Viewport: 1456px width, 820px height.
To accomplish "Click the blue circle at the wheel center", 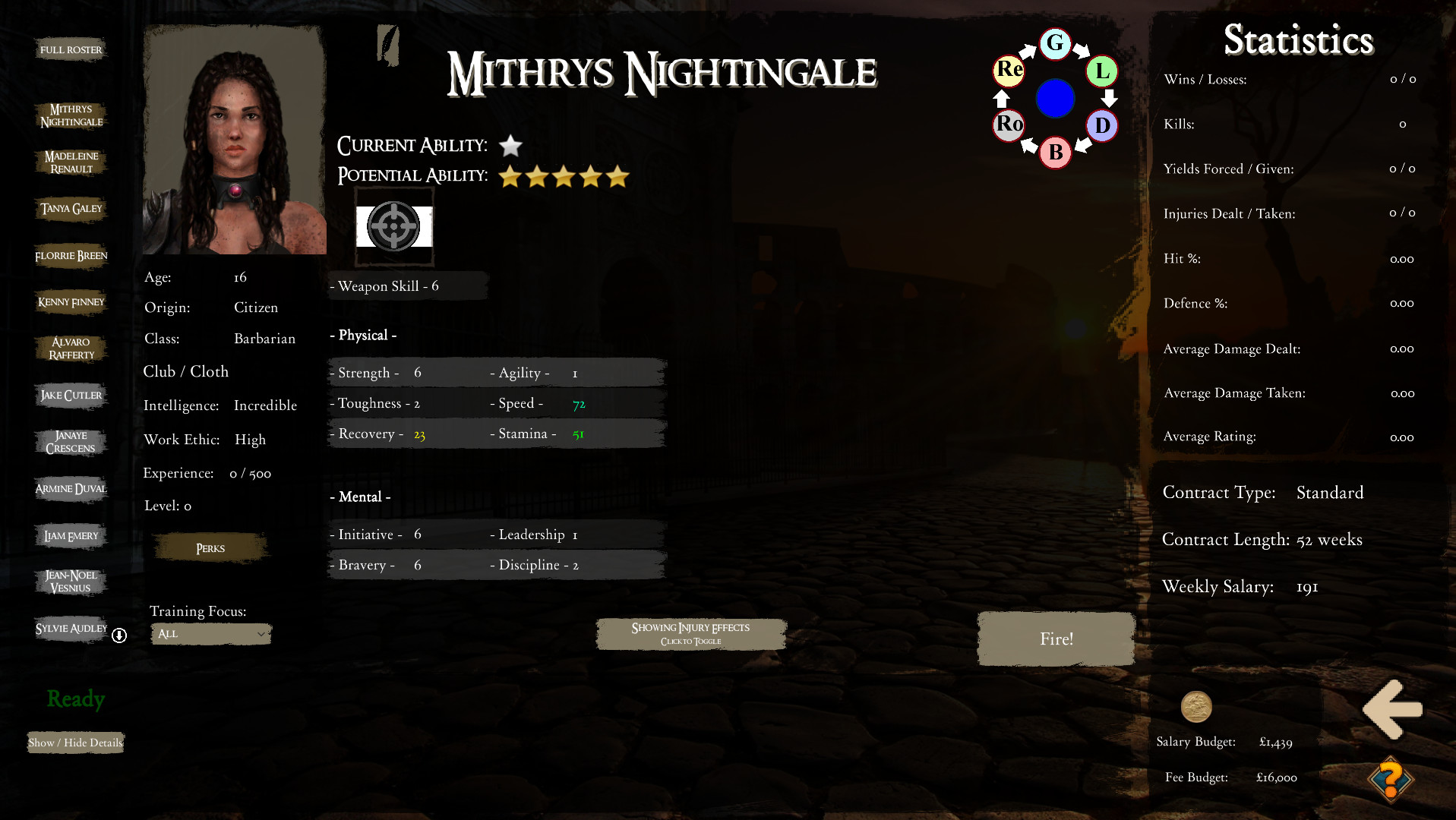I will (x=1055, y=99).
